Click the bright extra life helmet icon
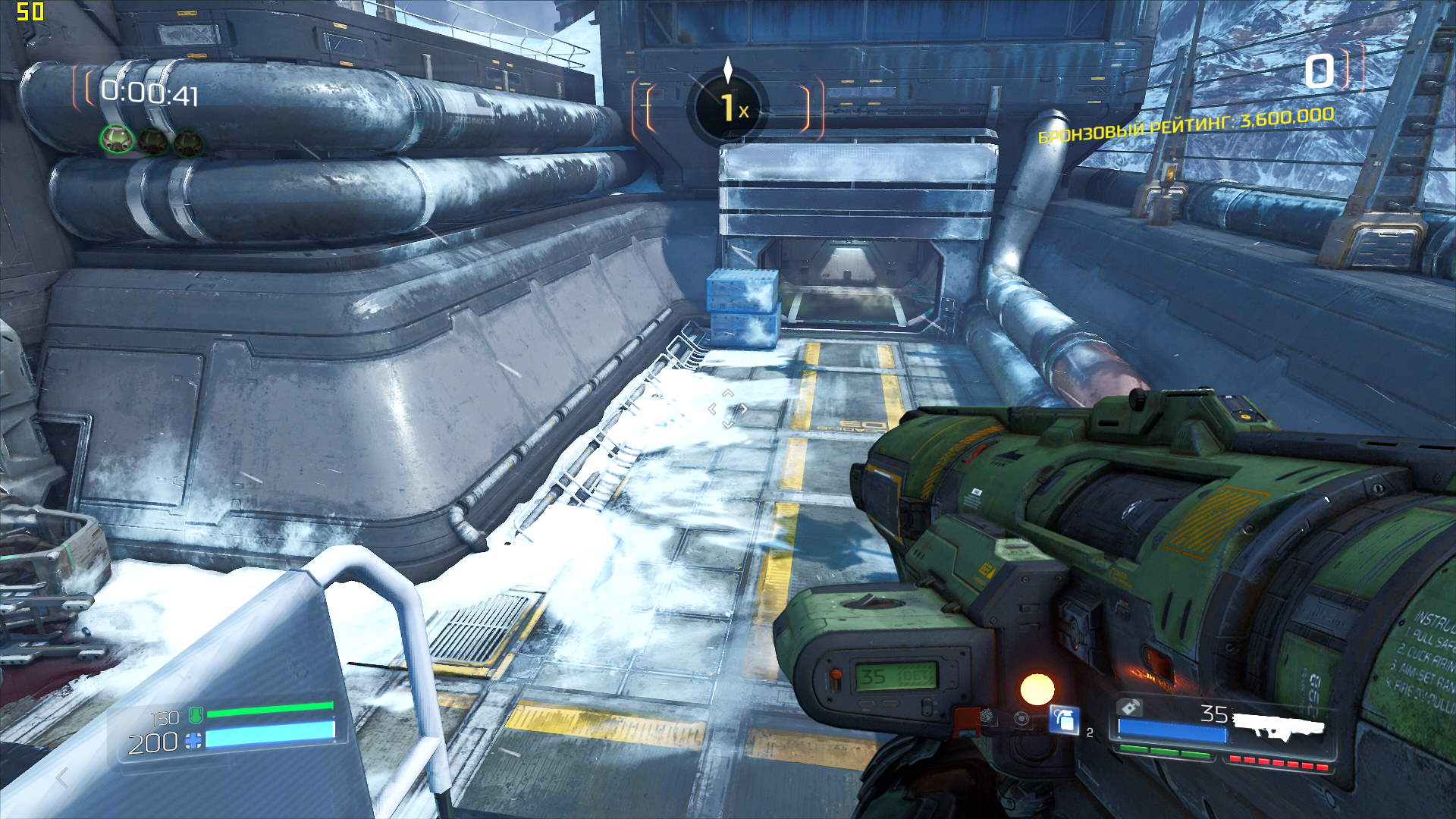 pos(116,139)
